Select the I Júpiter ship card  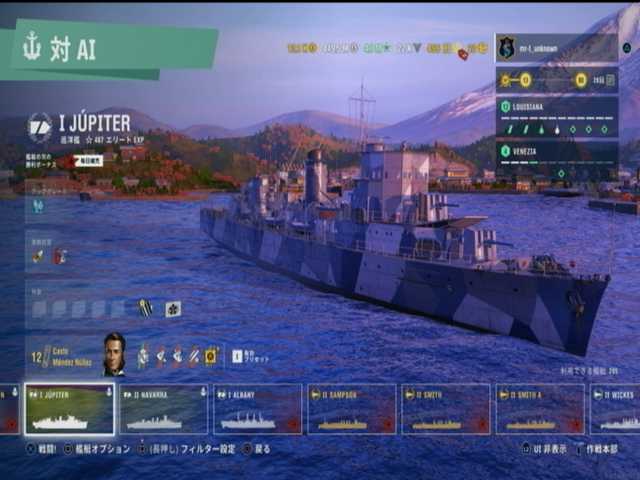(69, 409)
